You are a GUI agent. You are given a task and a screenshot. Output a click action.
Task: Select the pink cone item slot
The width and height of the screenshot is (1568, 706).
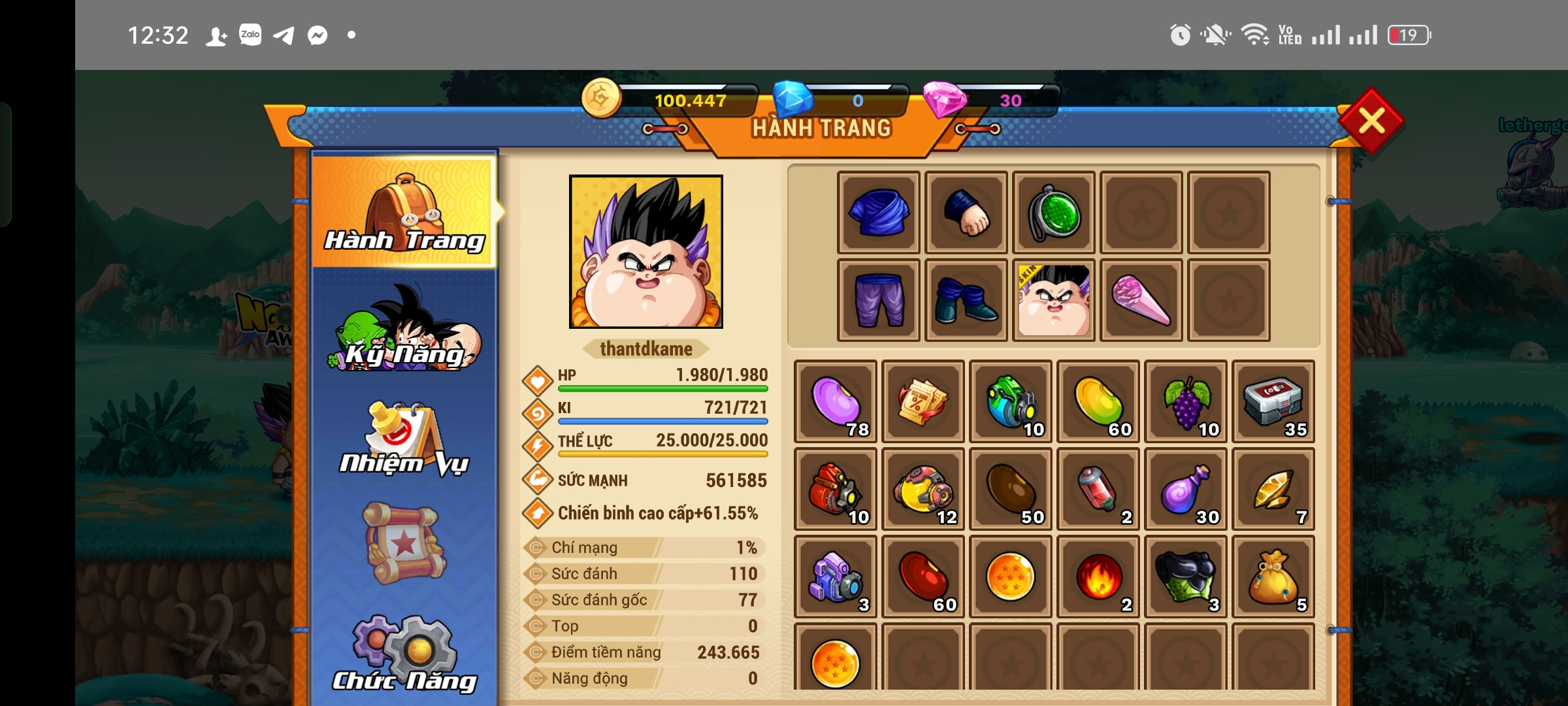pos(1141,300)
